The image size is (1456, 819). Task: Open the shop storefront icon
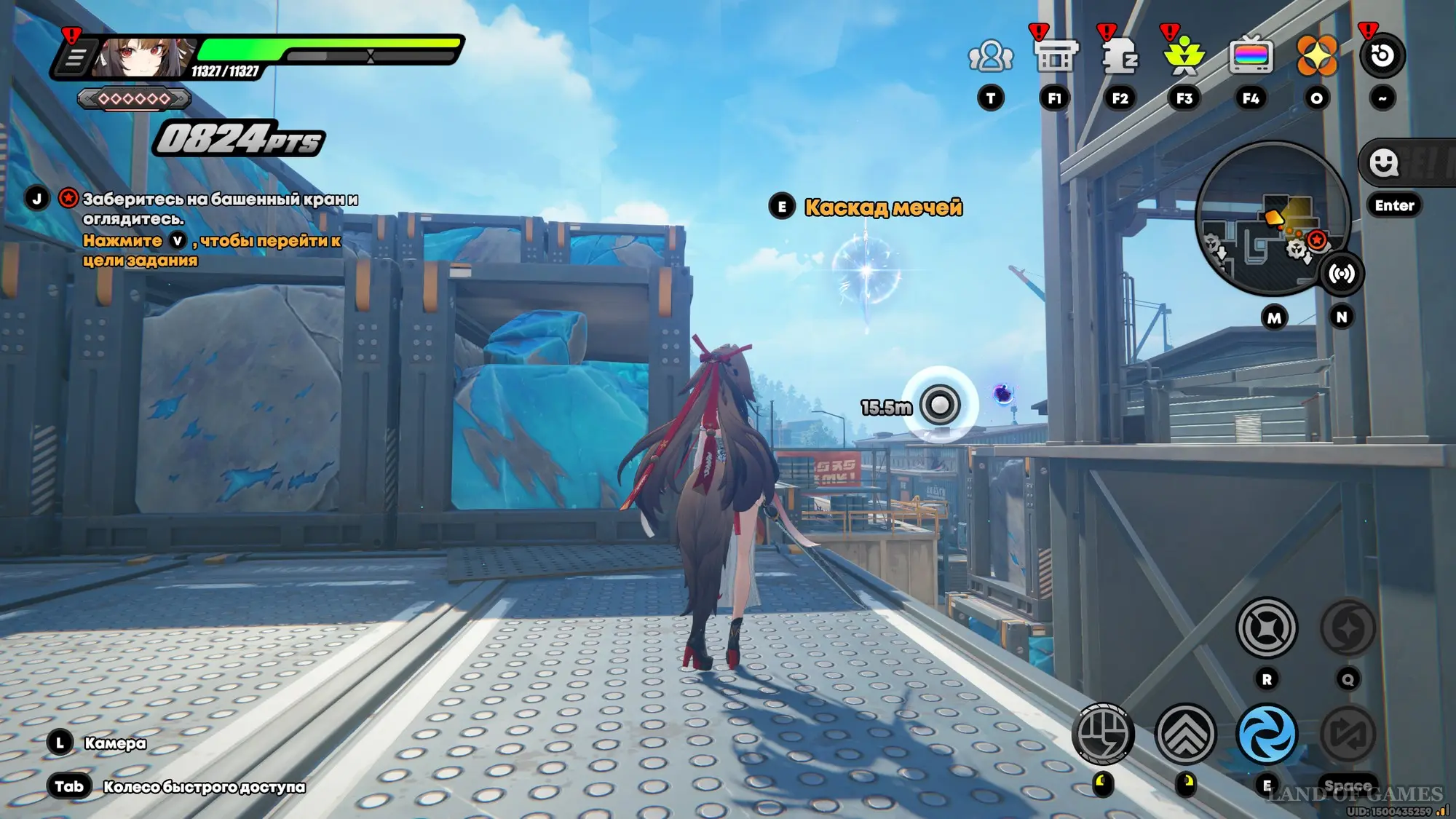point(1055,56)
